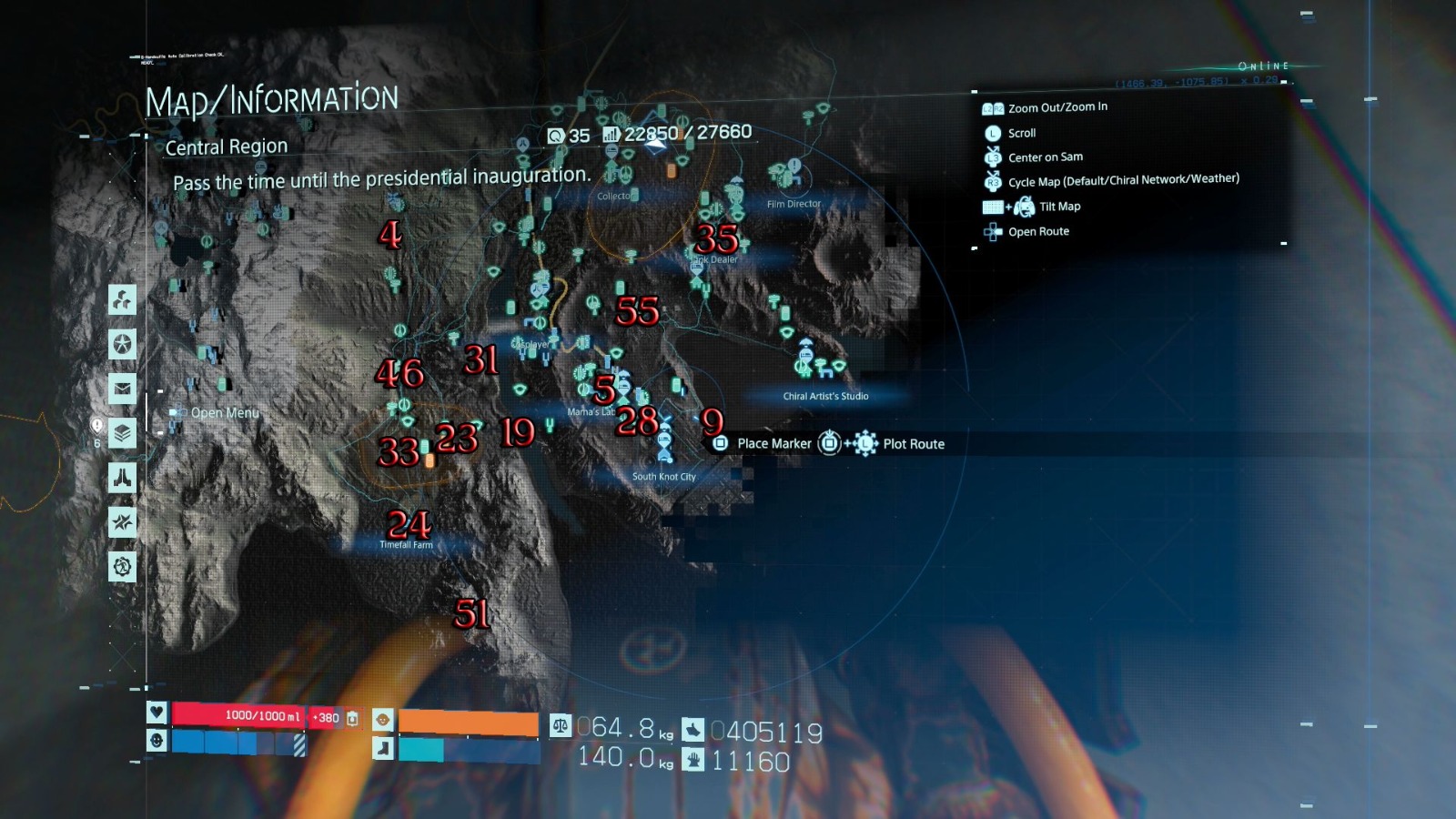Open the Scroll control entry
Screen dimensions: 1456x819
(1022, 132)
